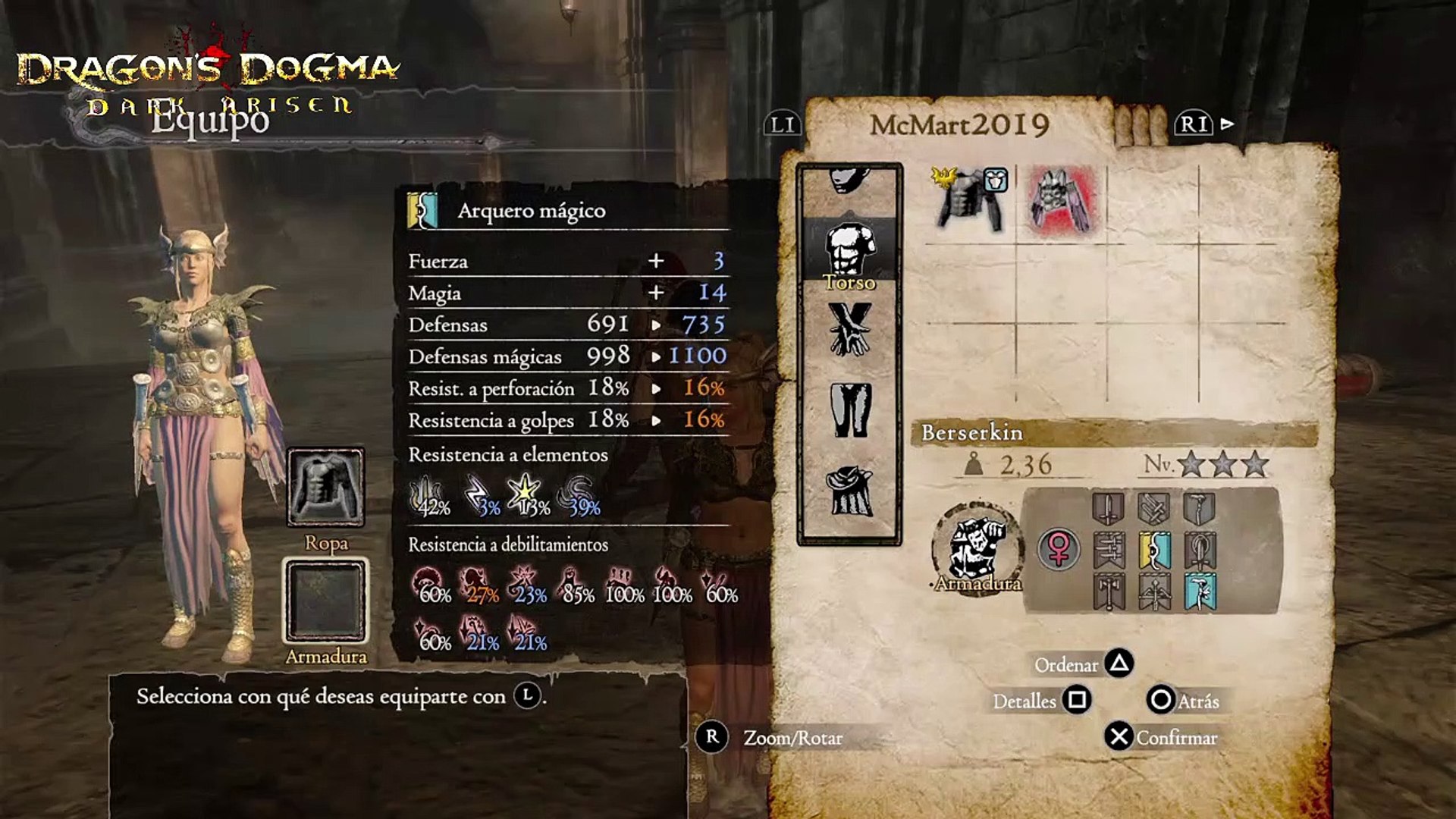Choose the gloves equipment category
Screen dimensions: 1456x819
(849, 330)
